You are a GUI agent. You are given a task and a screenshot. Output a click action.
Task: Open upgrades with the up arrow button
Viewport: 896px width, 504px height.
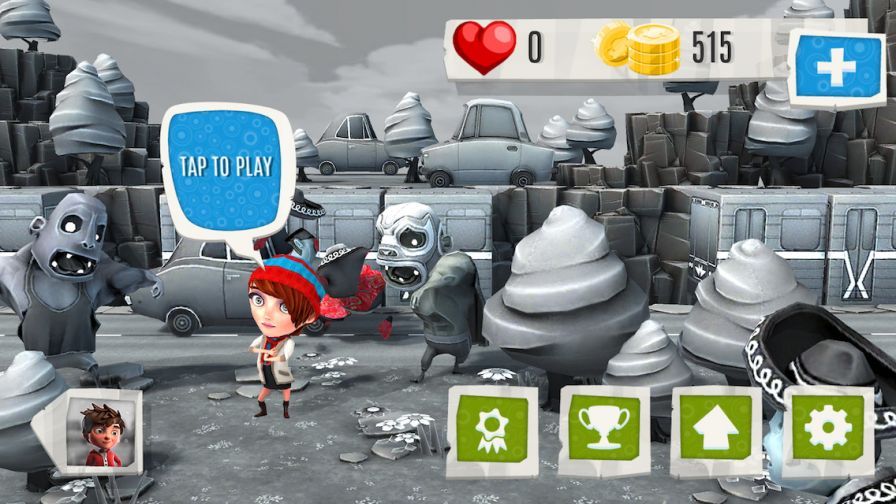[x=716, y=427]
